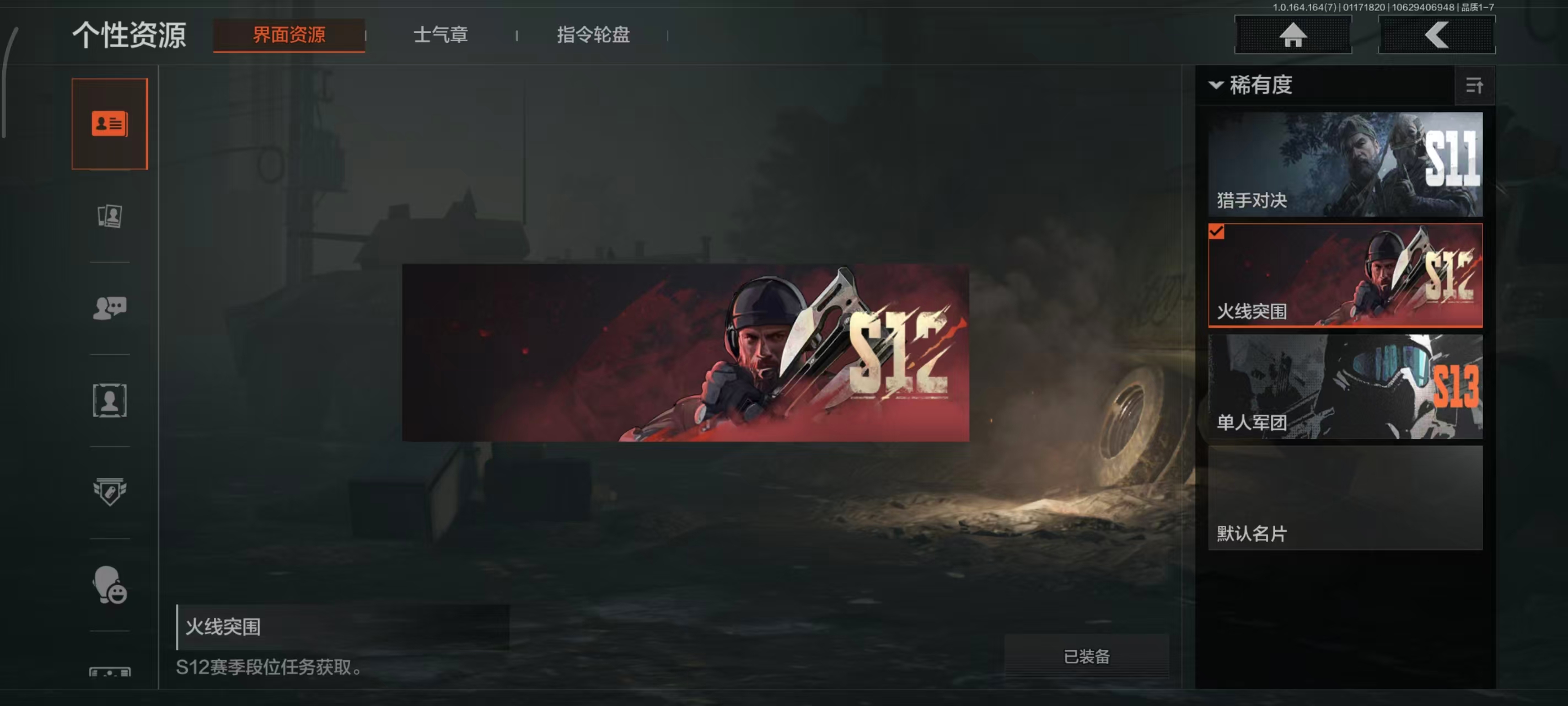
Task: Click the Home icon at top right
Action: point(1293,35)
